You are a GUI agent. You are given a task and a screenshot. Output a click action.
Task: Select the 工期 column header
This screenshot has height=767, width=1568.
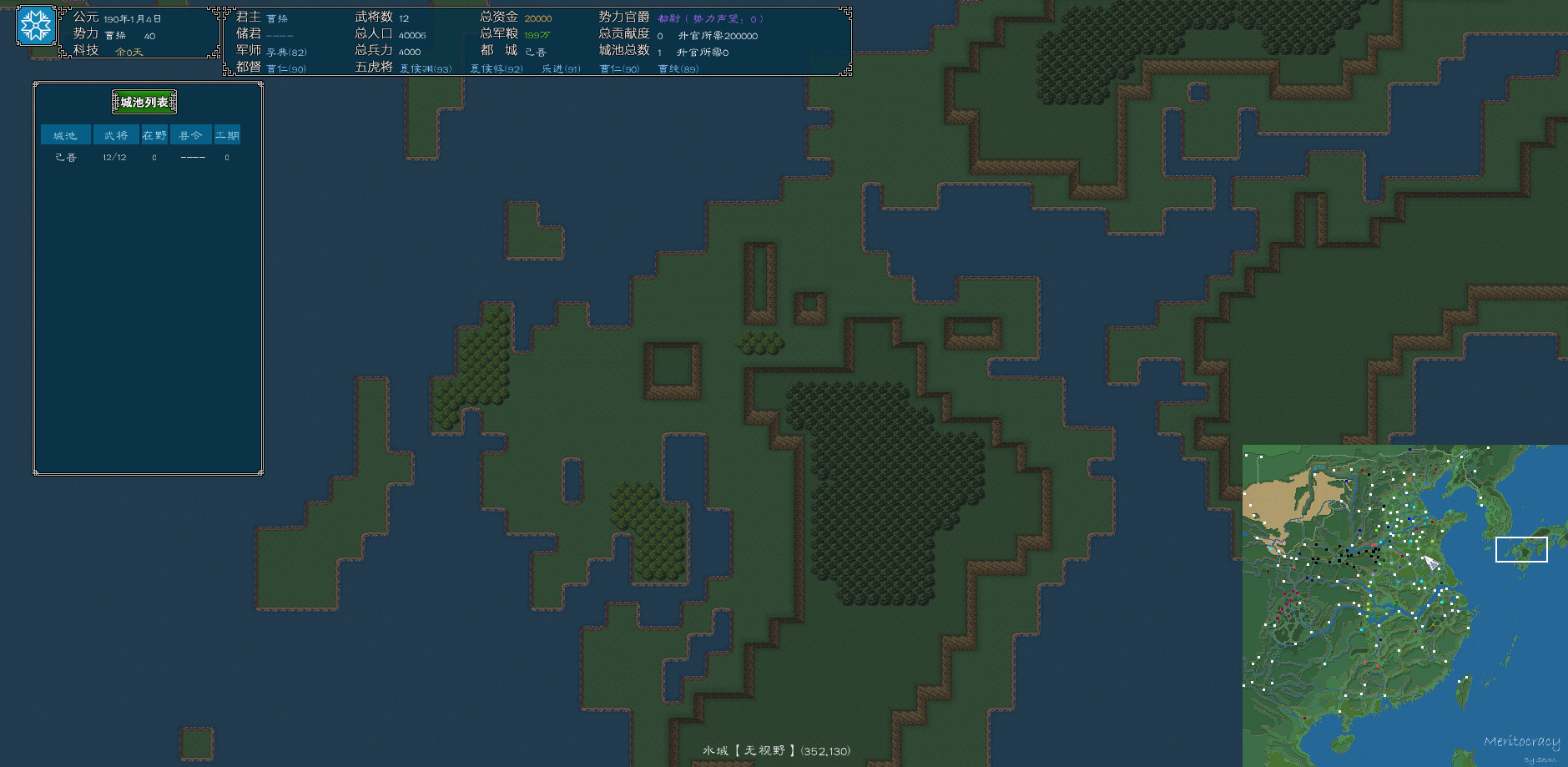tap(228, 134)
